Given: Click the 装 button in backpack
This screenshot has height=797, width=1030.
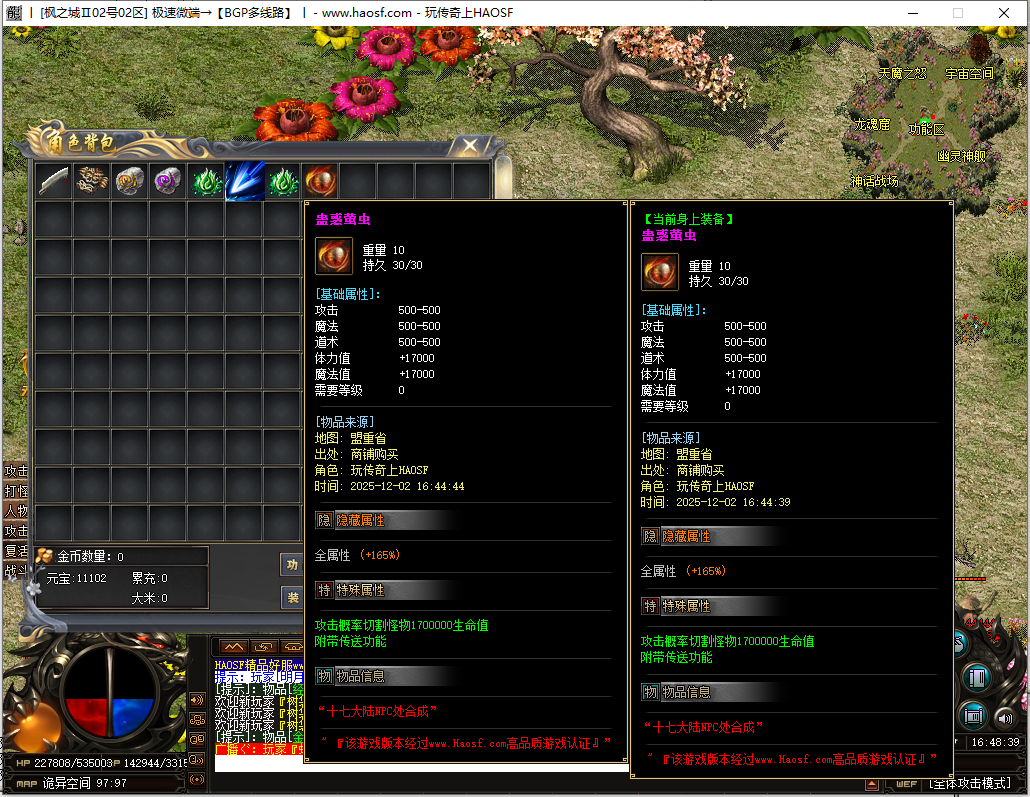Looking at the screenshot, I should tap(292, 598).
